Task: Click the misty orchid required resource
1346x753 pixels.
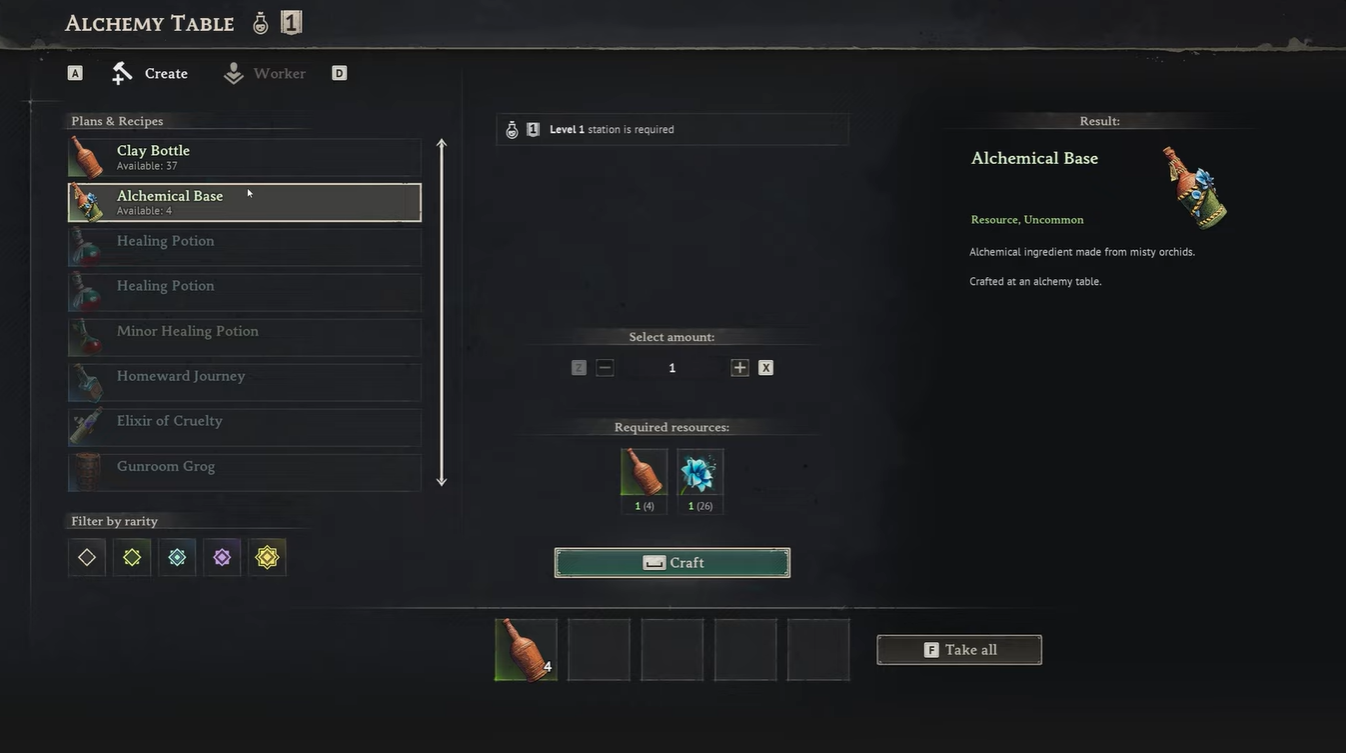Action: point(700,472)
